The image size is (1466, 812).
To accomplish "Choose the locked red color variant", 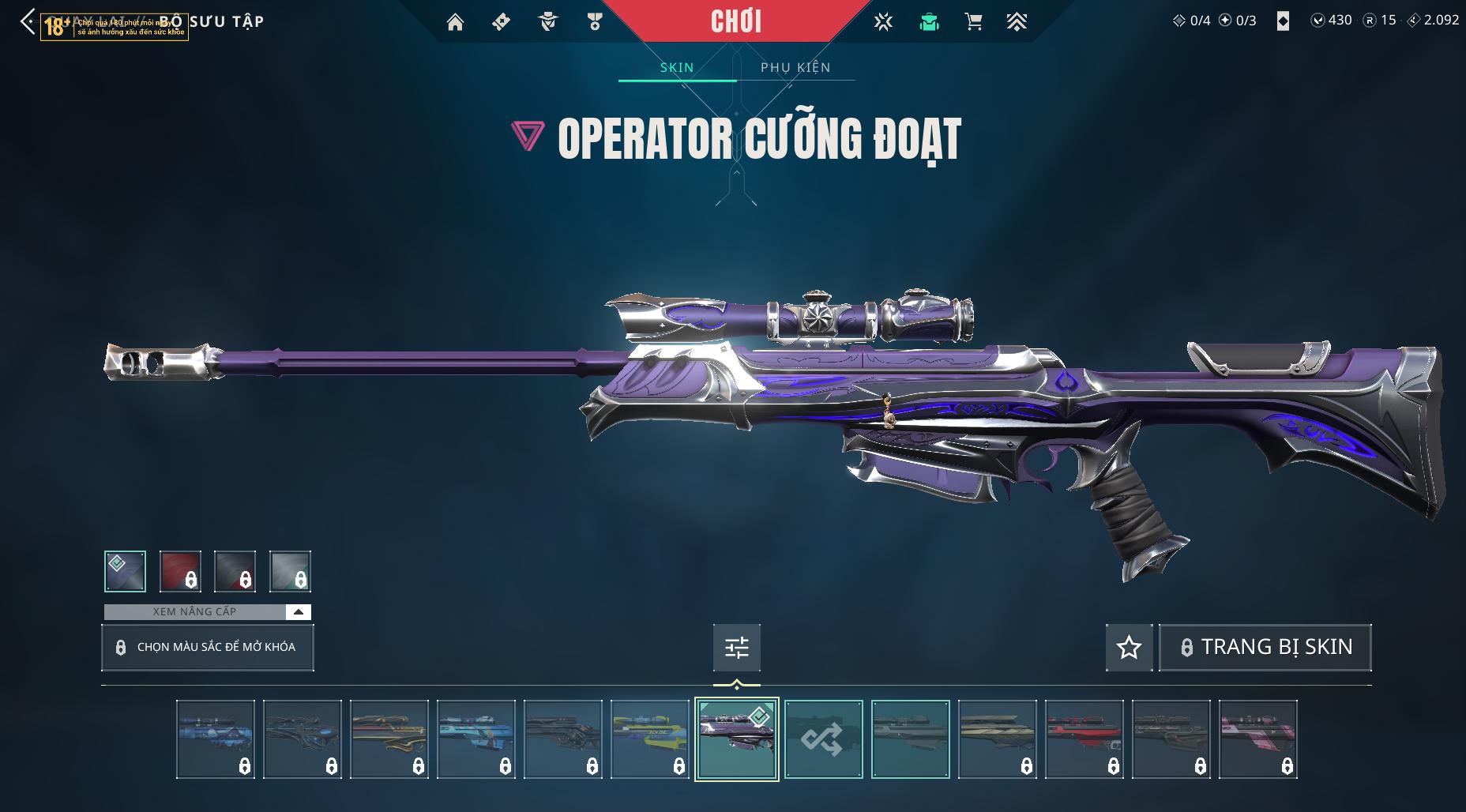I will click(180, 571).
